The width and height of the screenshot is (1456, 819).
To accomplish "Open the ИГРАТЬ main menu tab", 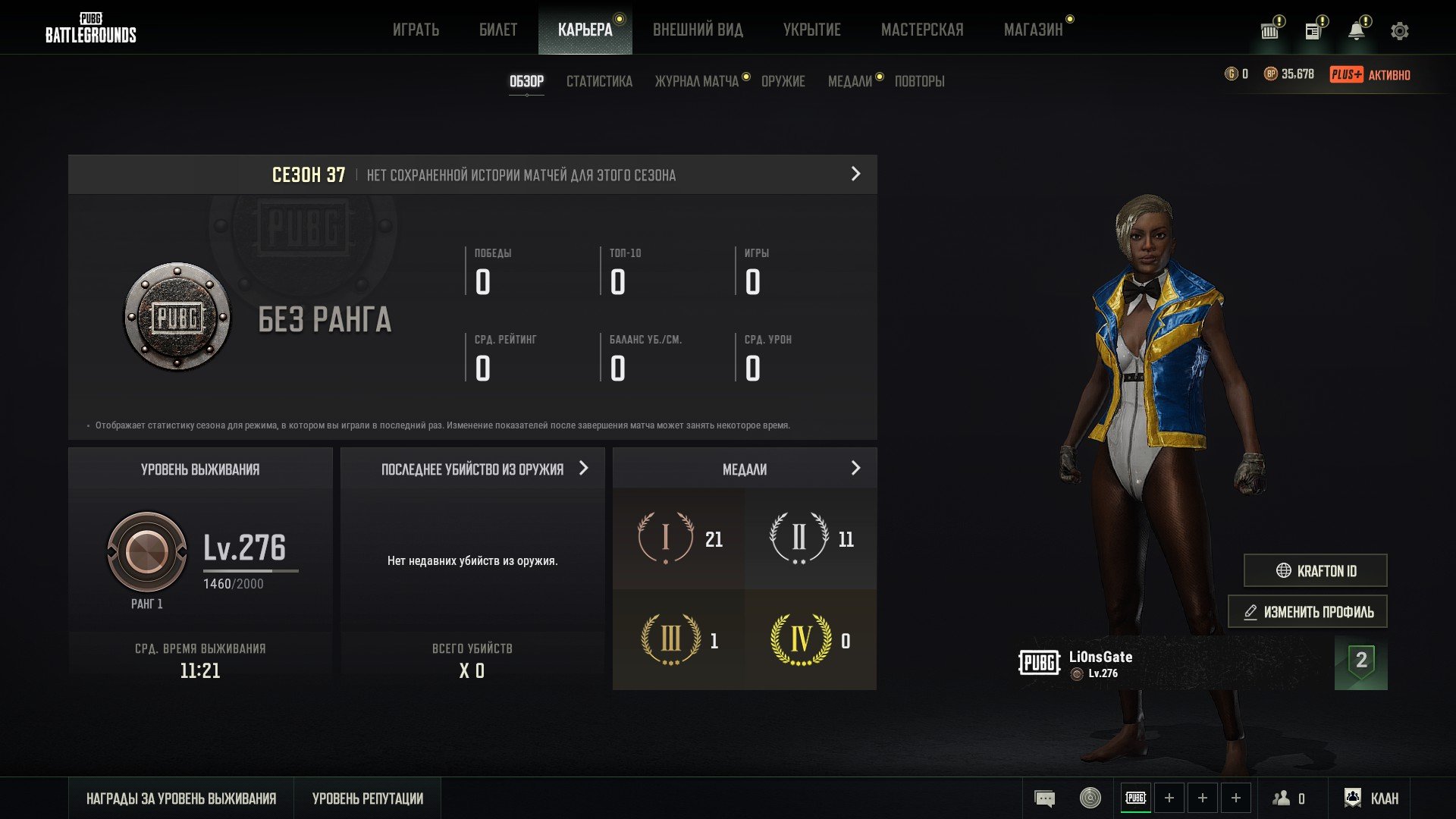I will 416,30.
